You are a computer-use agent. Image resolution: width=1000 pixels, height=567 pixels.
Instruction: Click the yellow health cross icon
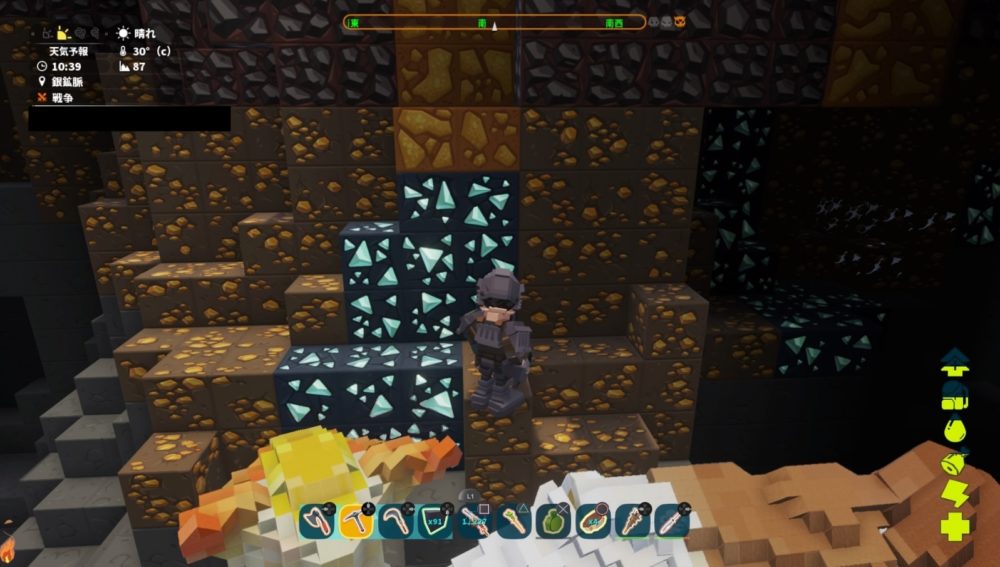[955, 527]
